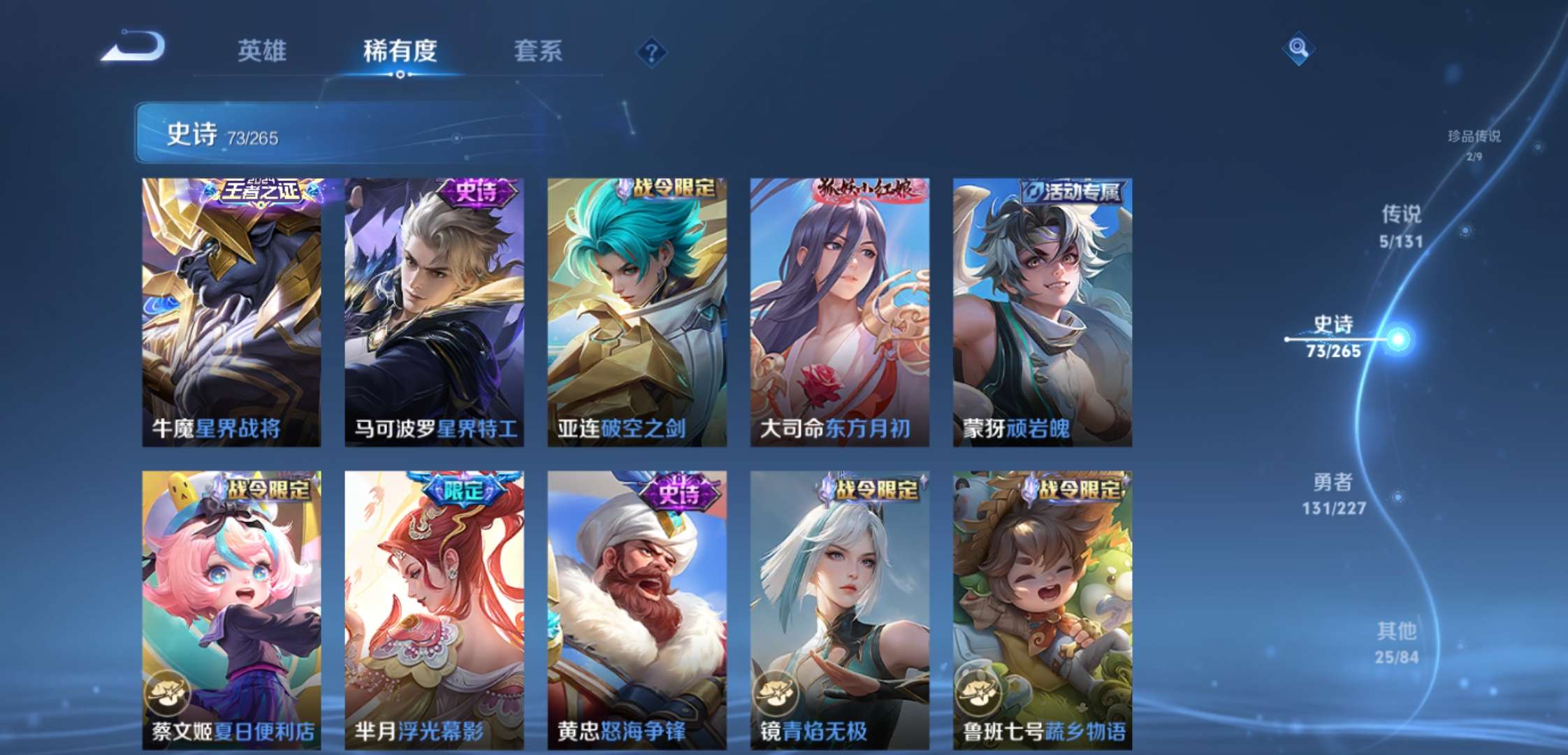
Task: Jump to the 勇者 rarity section
Action: coord(1333,494)
